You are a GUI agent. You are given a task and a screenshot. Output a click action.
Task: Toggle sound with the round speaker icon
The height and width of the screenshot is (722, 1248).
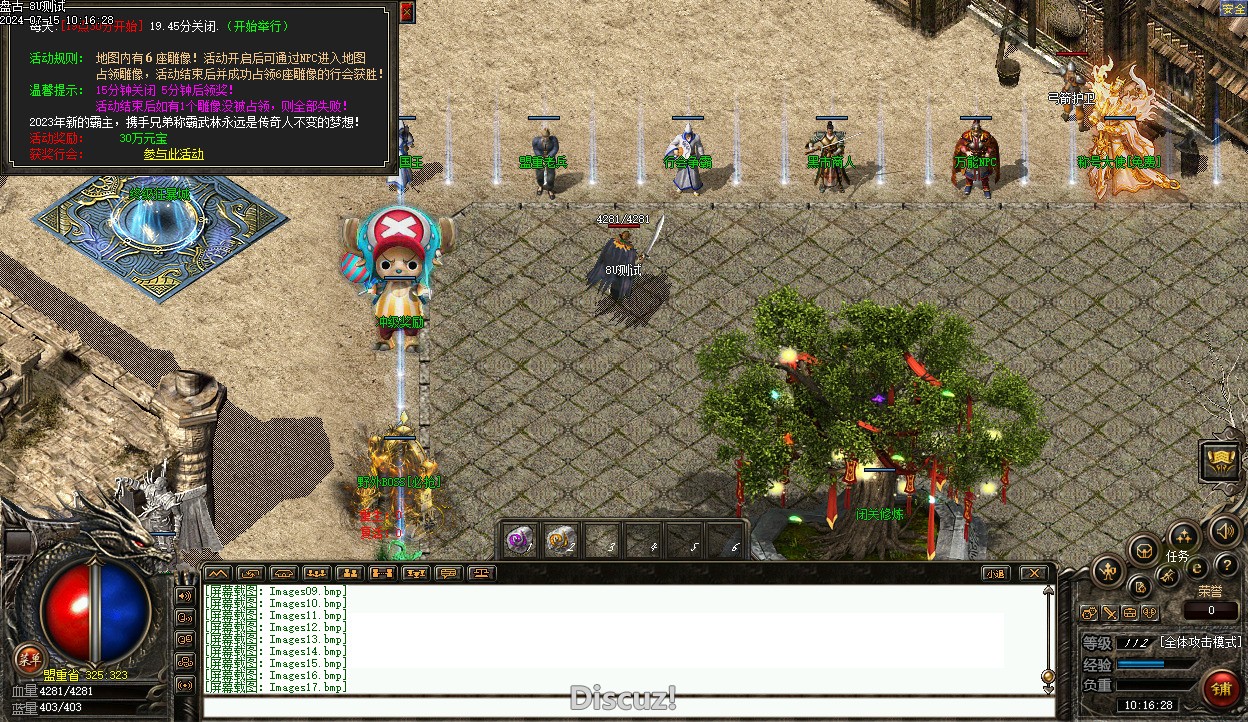pos(1223,531)
